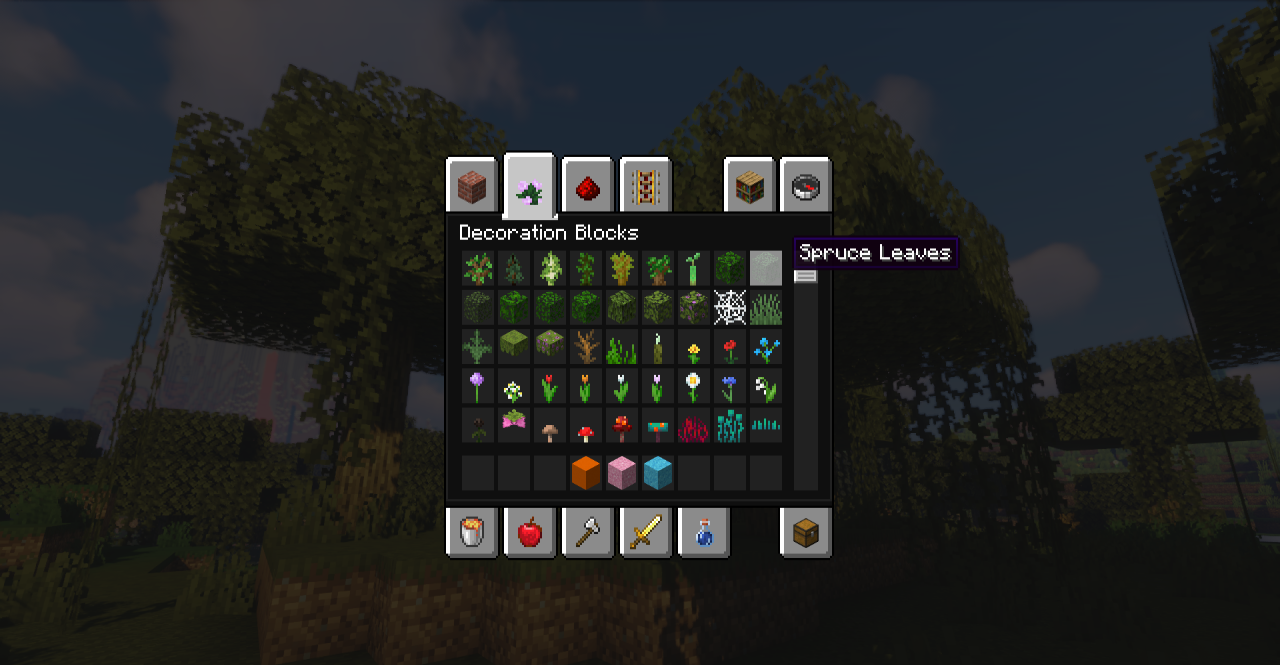This screenshot has width=1280, height=665.
Task: Open the iron axe Tools tab
Action: (587, 532)
